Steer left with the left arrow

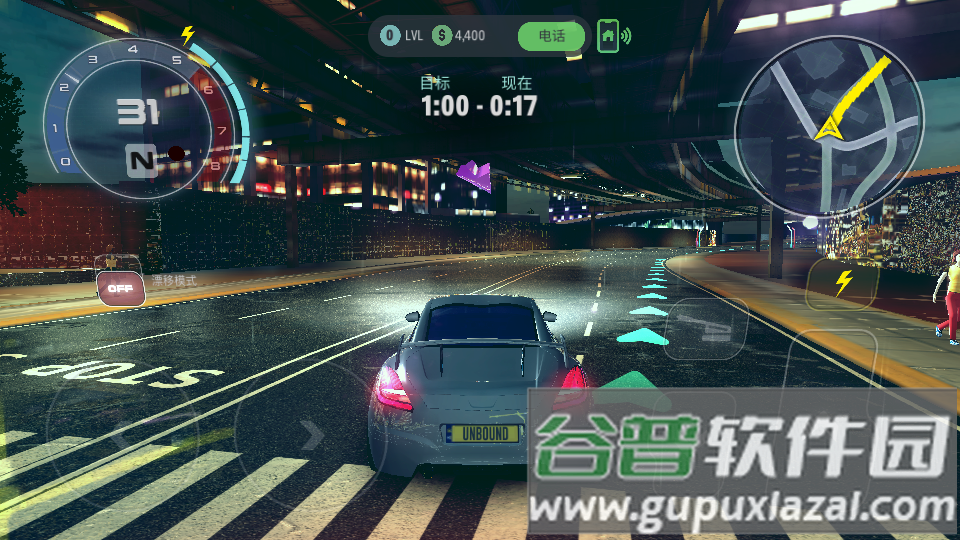click(x=120, y=435)
